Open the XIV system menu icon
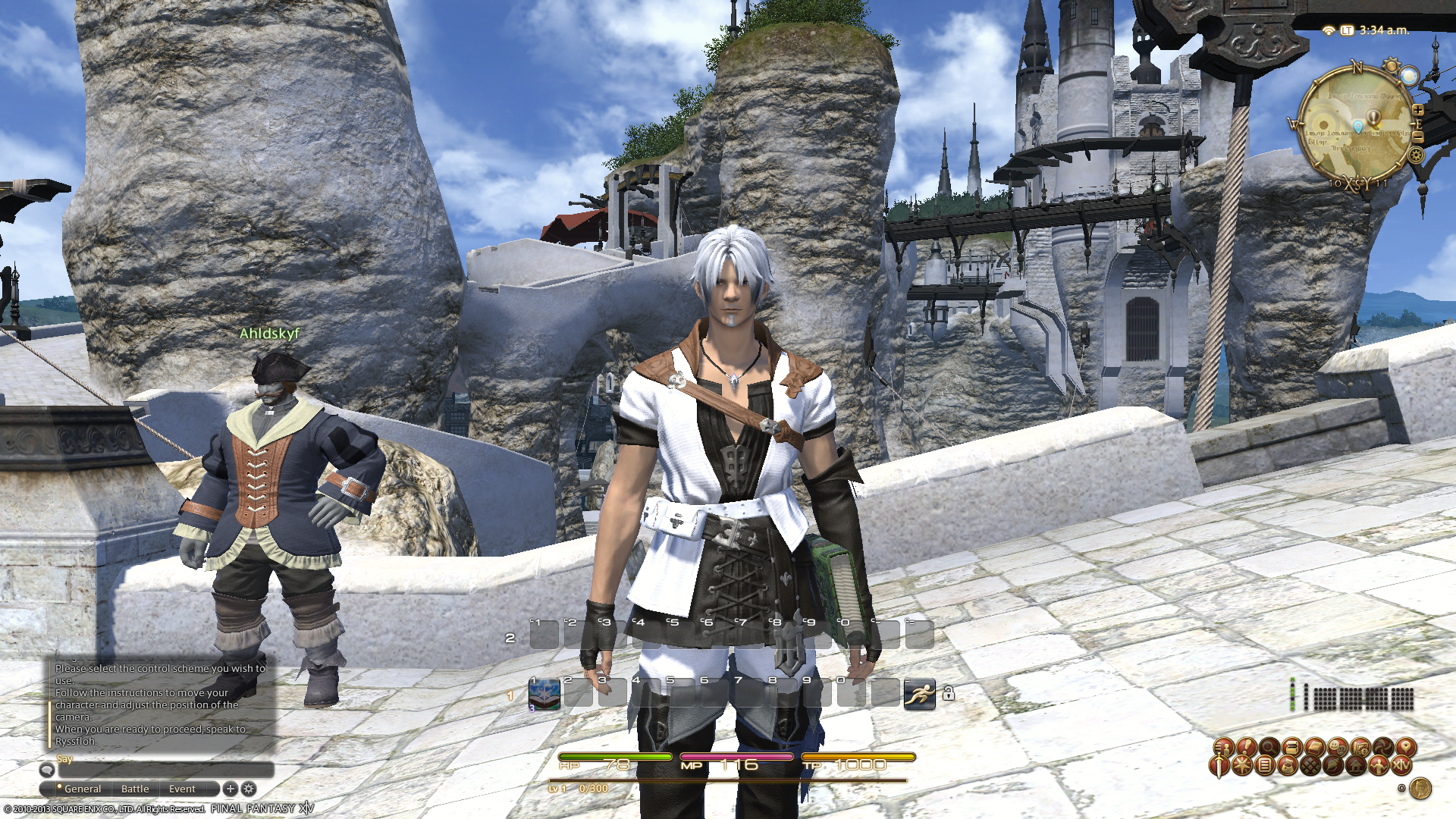Image resolution: width=1456 pixels, height=819 pixels. tap(1401, 766)
